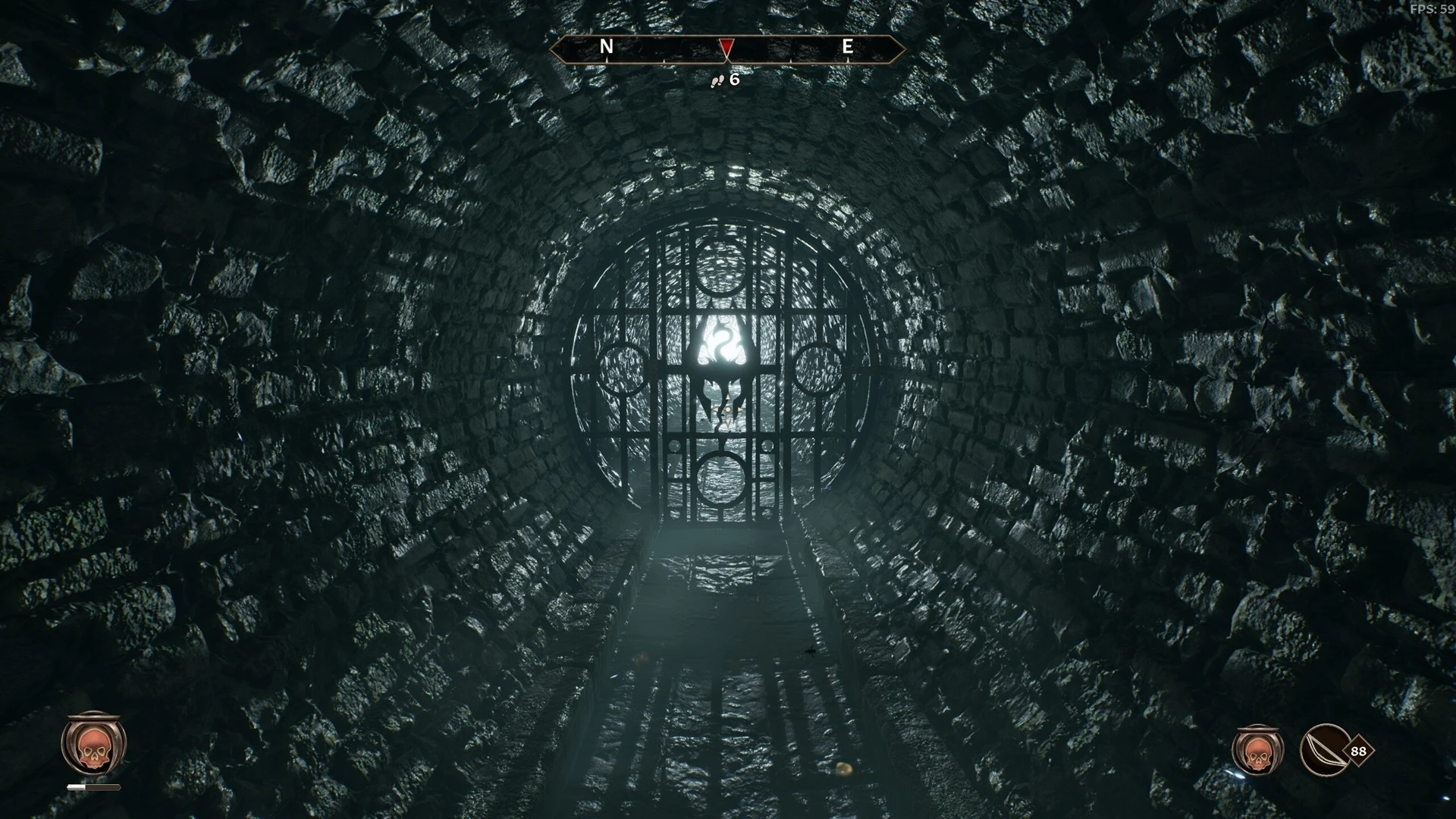Click the skull ring icon above the white bar

tap(93, 745)
